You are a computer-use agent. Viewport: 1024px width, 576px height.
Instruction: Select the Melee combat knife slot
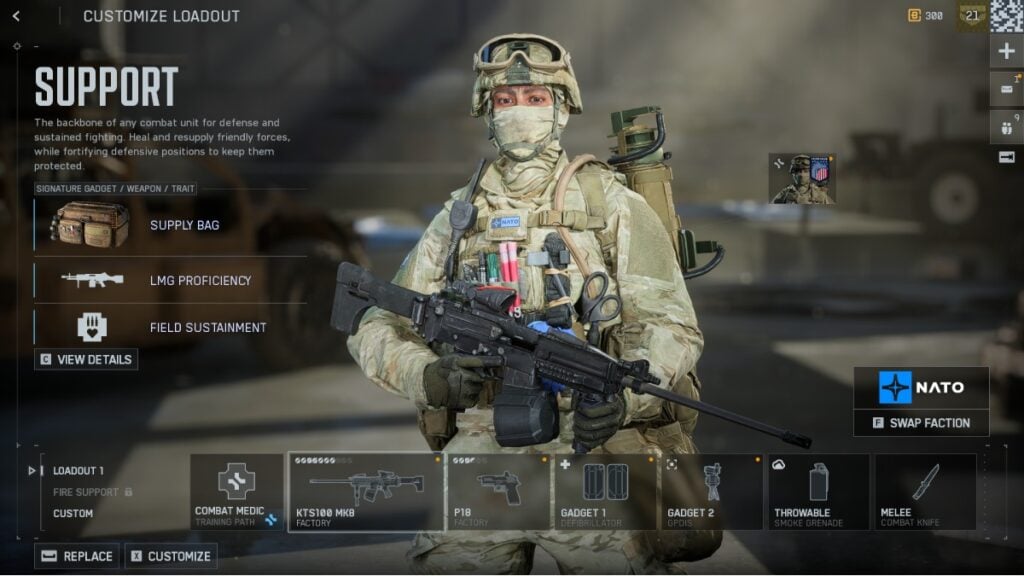(925, 492)
